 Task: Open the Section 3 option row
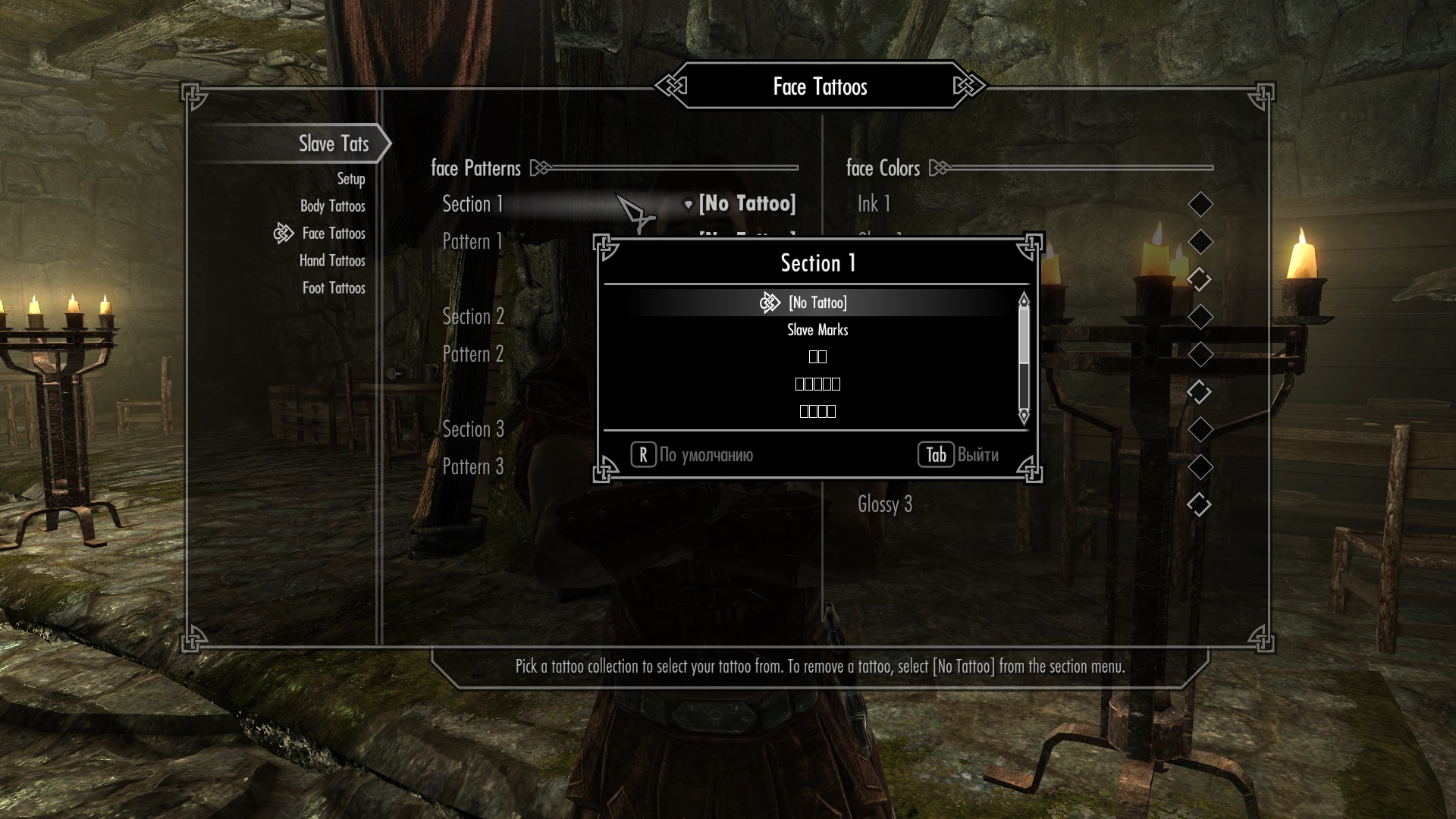[x=473, y=429]
